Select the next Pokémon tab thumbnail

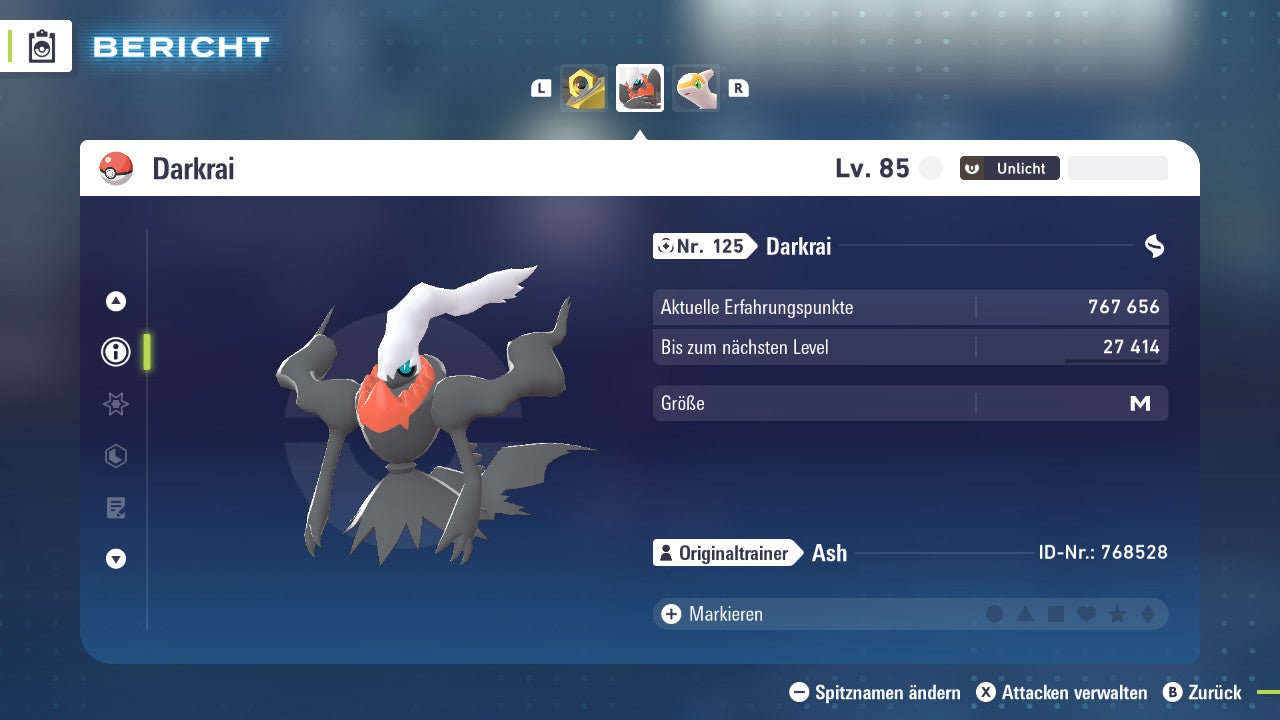pyautogui.click(x=695, y=88)
